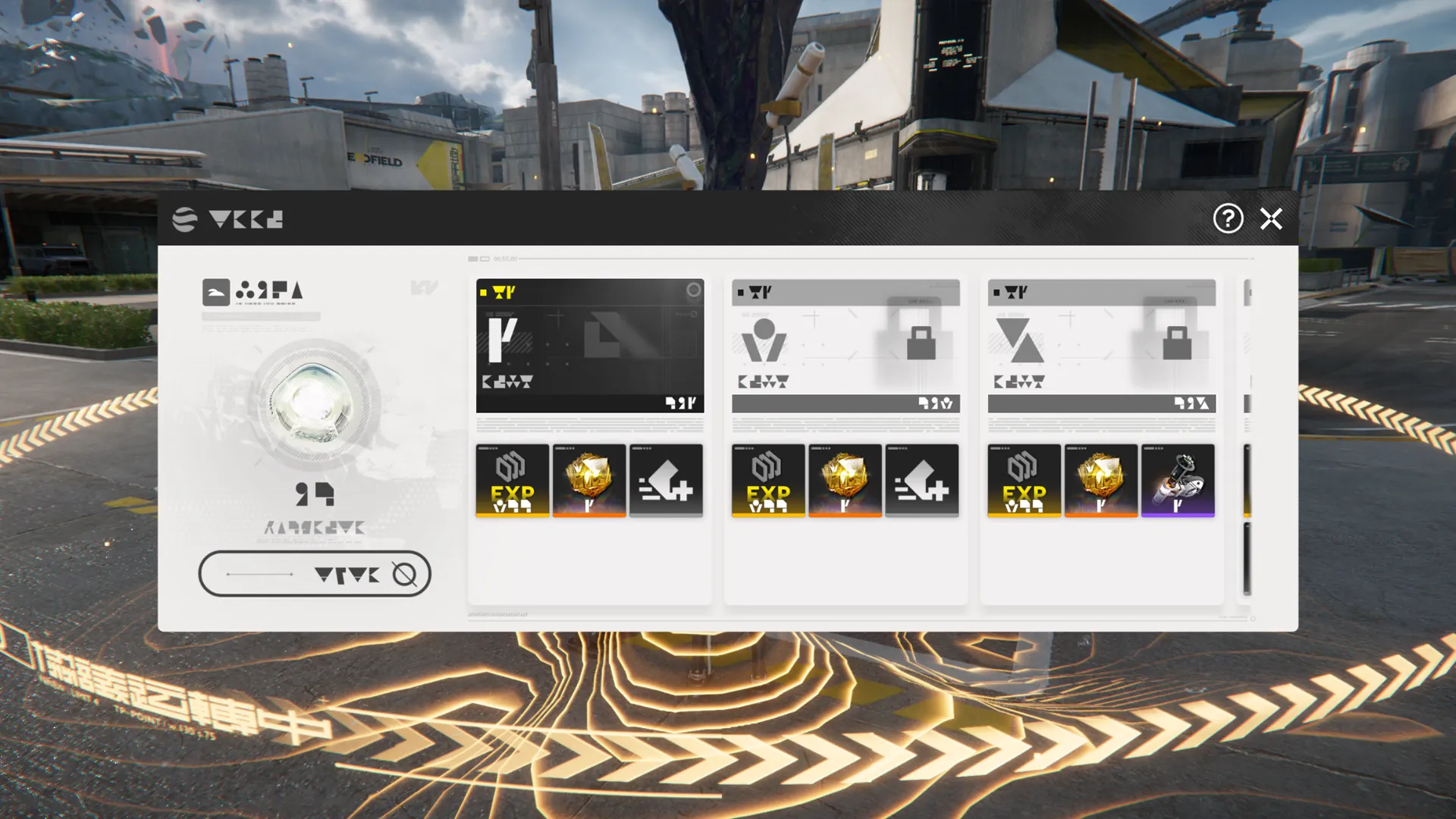View the EXP reward under the circle-emblem stage

point(768,481)
